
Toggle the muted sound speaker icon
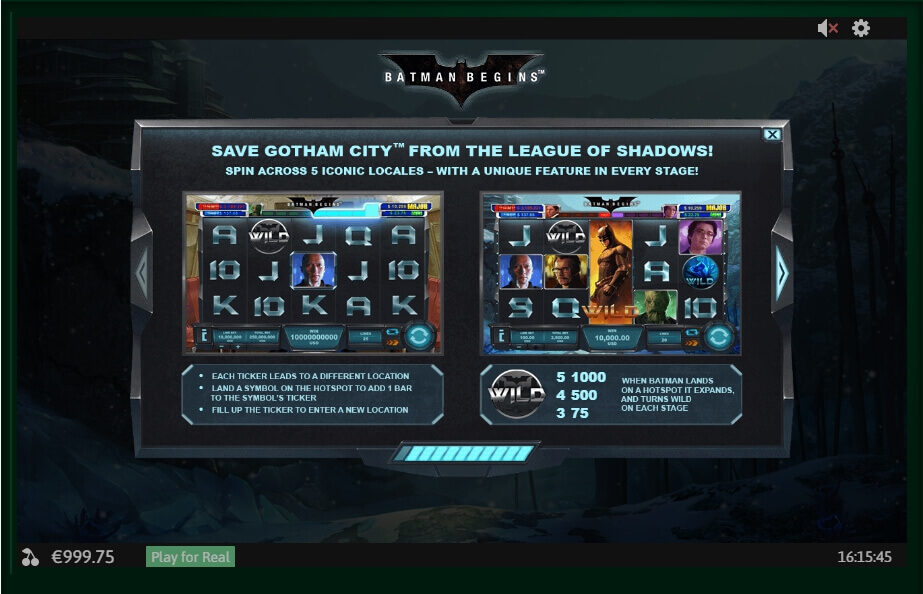point(827,29)
